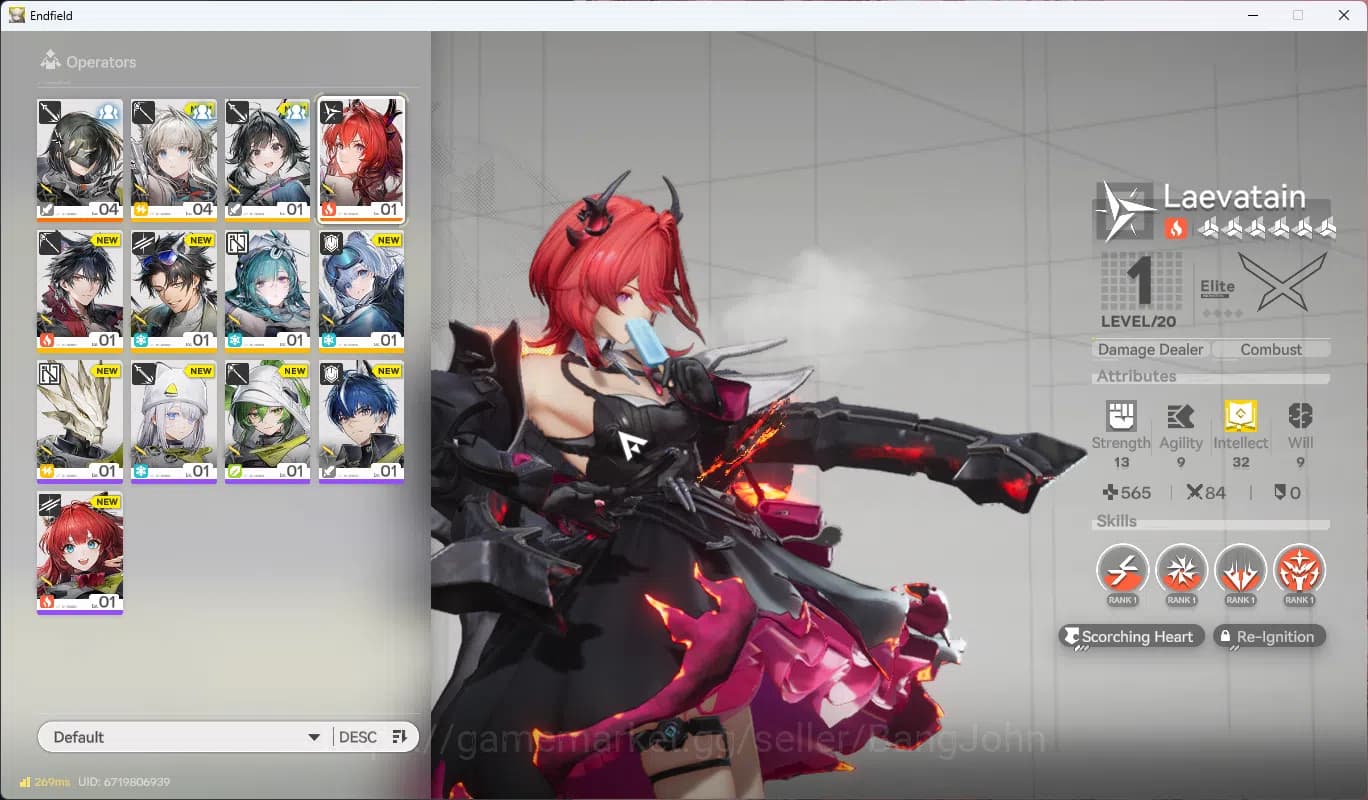Click the flame element icon beside Laevatain's name

point(1177,226)
